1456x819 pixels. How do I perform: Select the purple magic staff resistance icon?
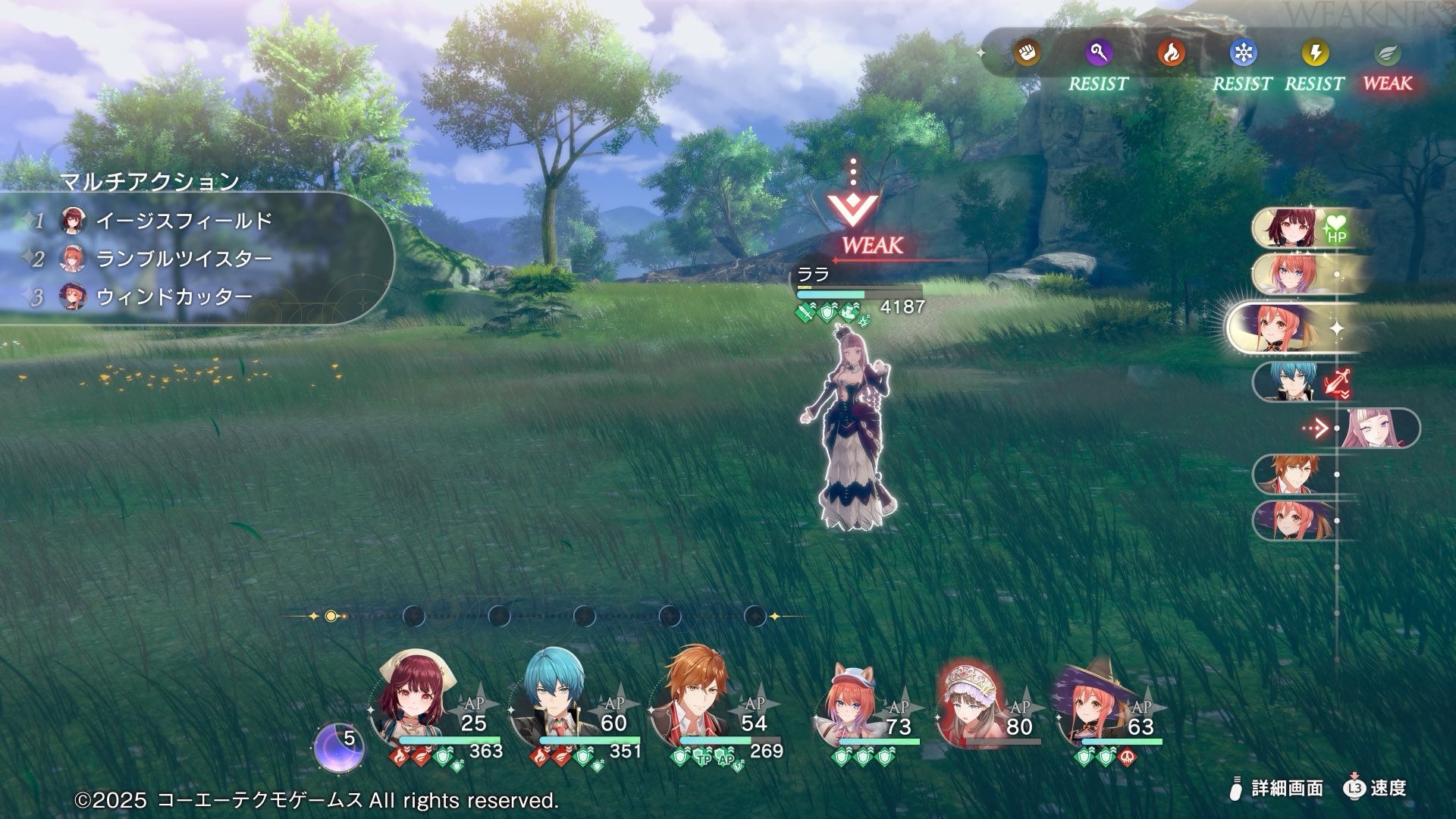(1098, 53)
